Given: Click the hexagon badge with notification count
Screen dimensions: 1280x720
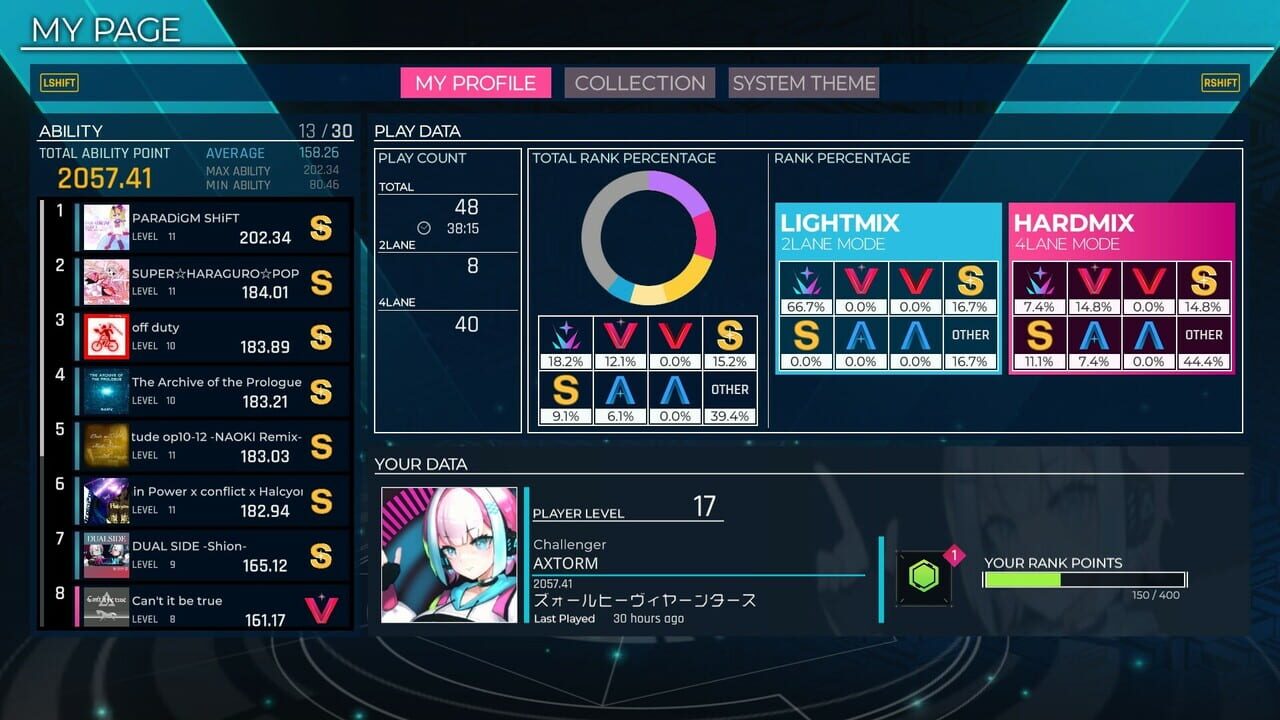Looking at the screenshot, I should (923, 576).
